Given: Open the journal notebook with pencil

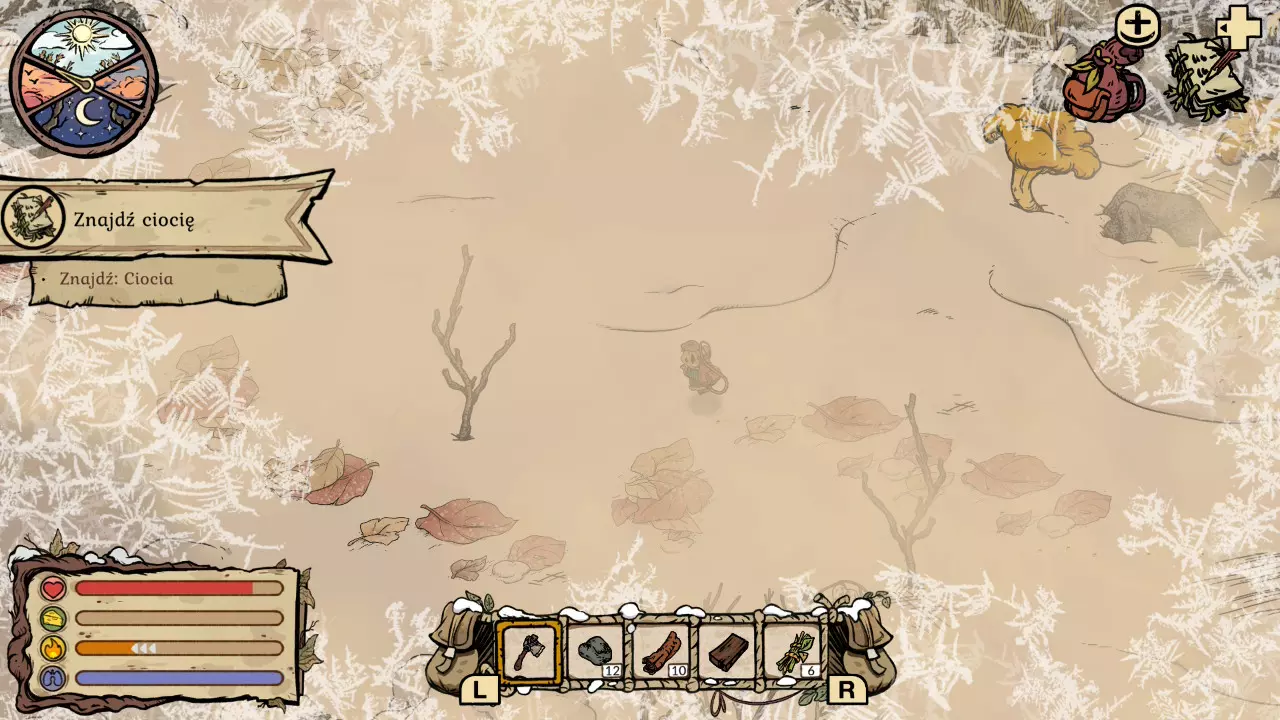Looking at the screenshot, I should 1205,78.
